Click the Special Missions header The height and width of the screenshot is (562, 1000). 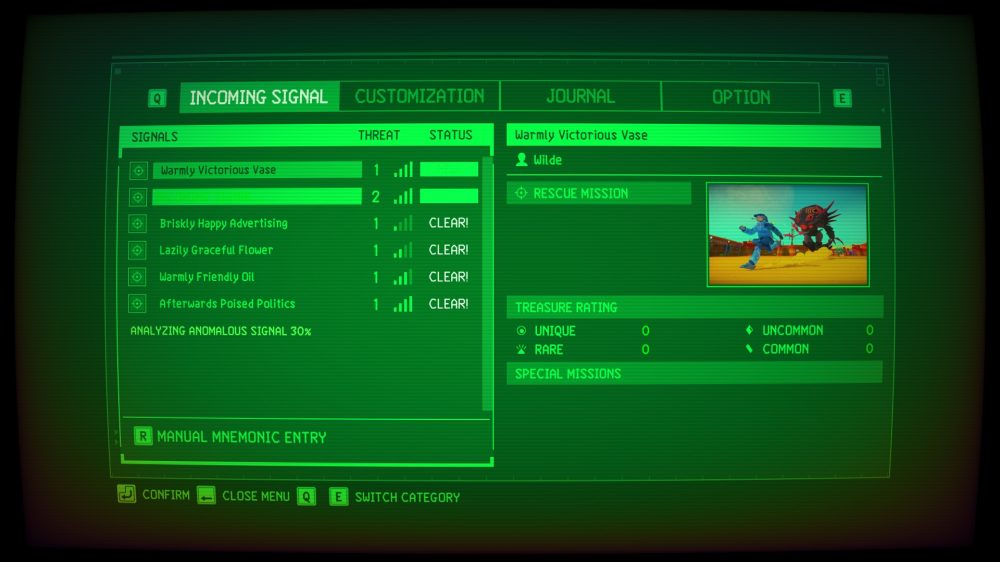pos(694,373)
